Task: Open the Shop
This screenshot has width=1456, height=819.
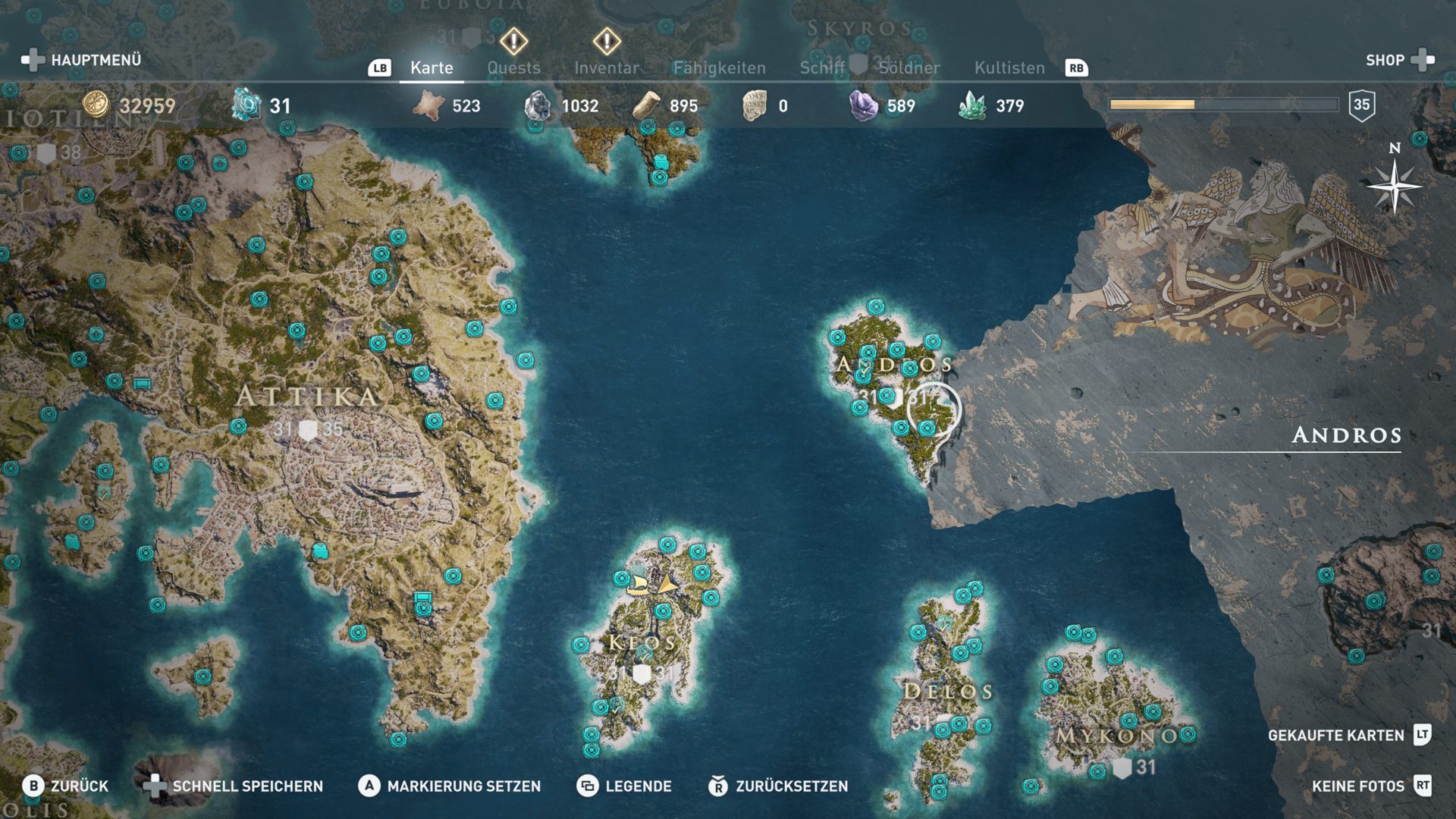Action: (1399, 60)
